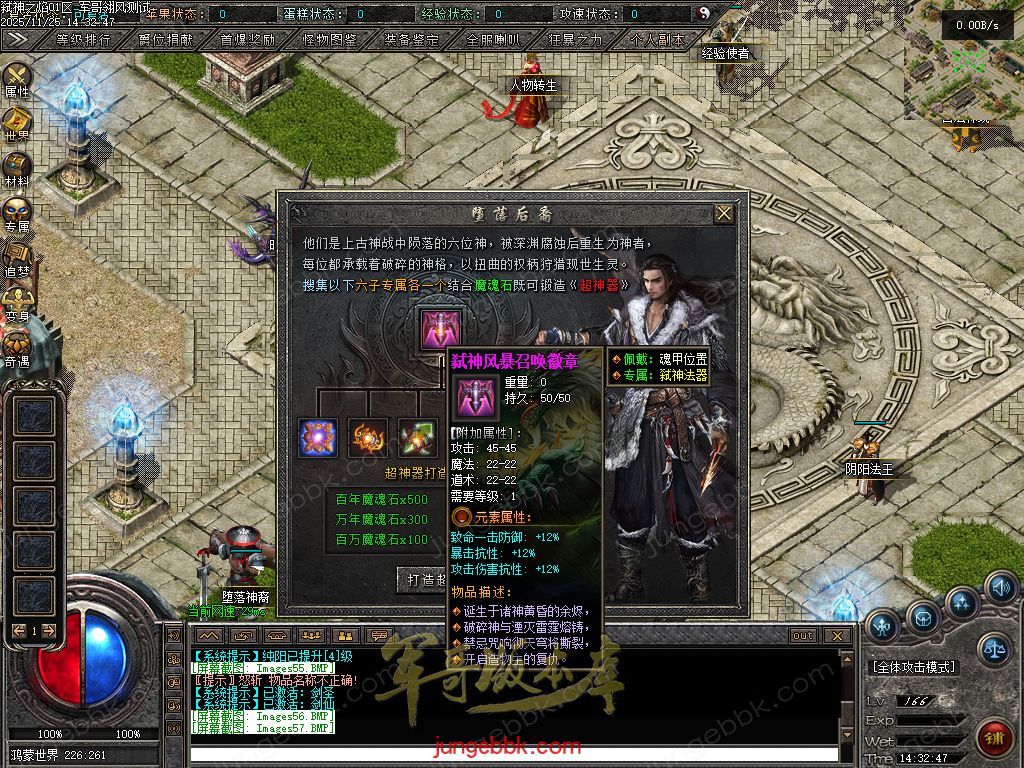
Task: Open the 属性 crossed-swords attributes icon
Action: coord(17,78)
